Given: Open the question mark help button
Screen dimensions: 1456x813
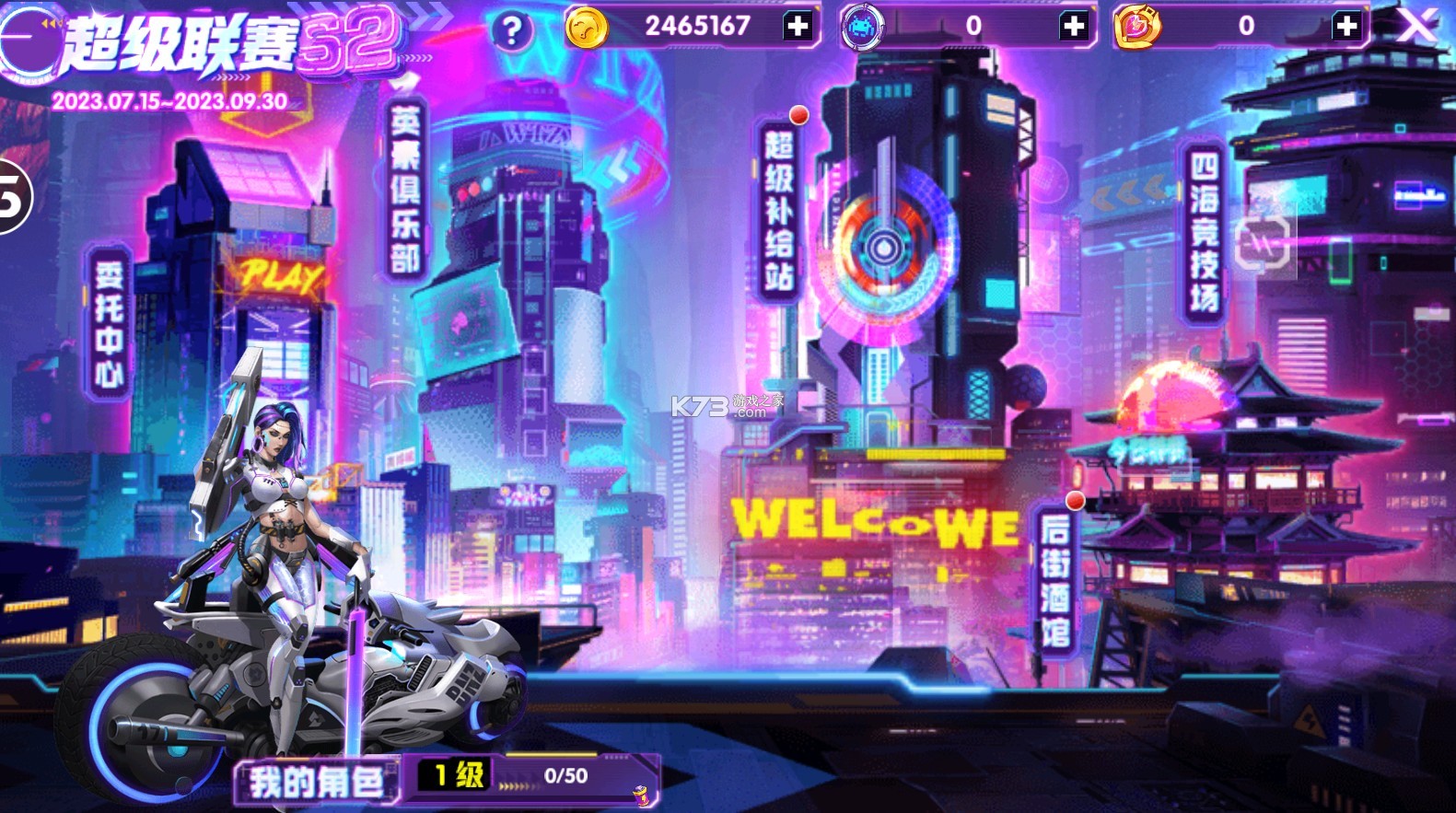Looking at the screenshot, I should coord(512,31).
